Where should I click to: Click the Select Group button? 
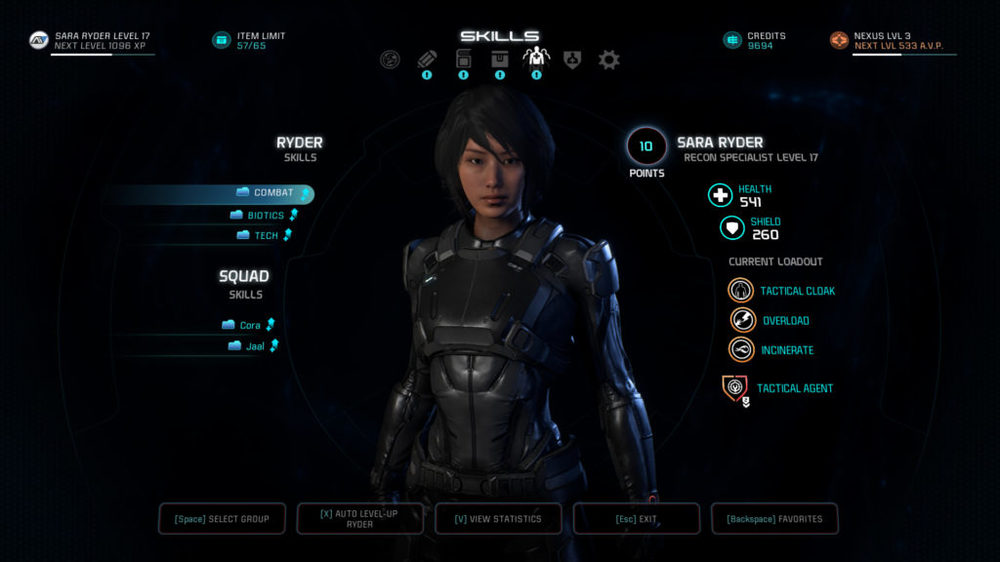pyautogui.click(x=222, y=519)
